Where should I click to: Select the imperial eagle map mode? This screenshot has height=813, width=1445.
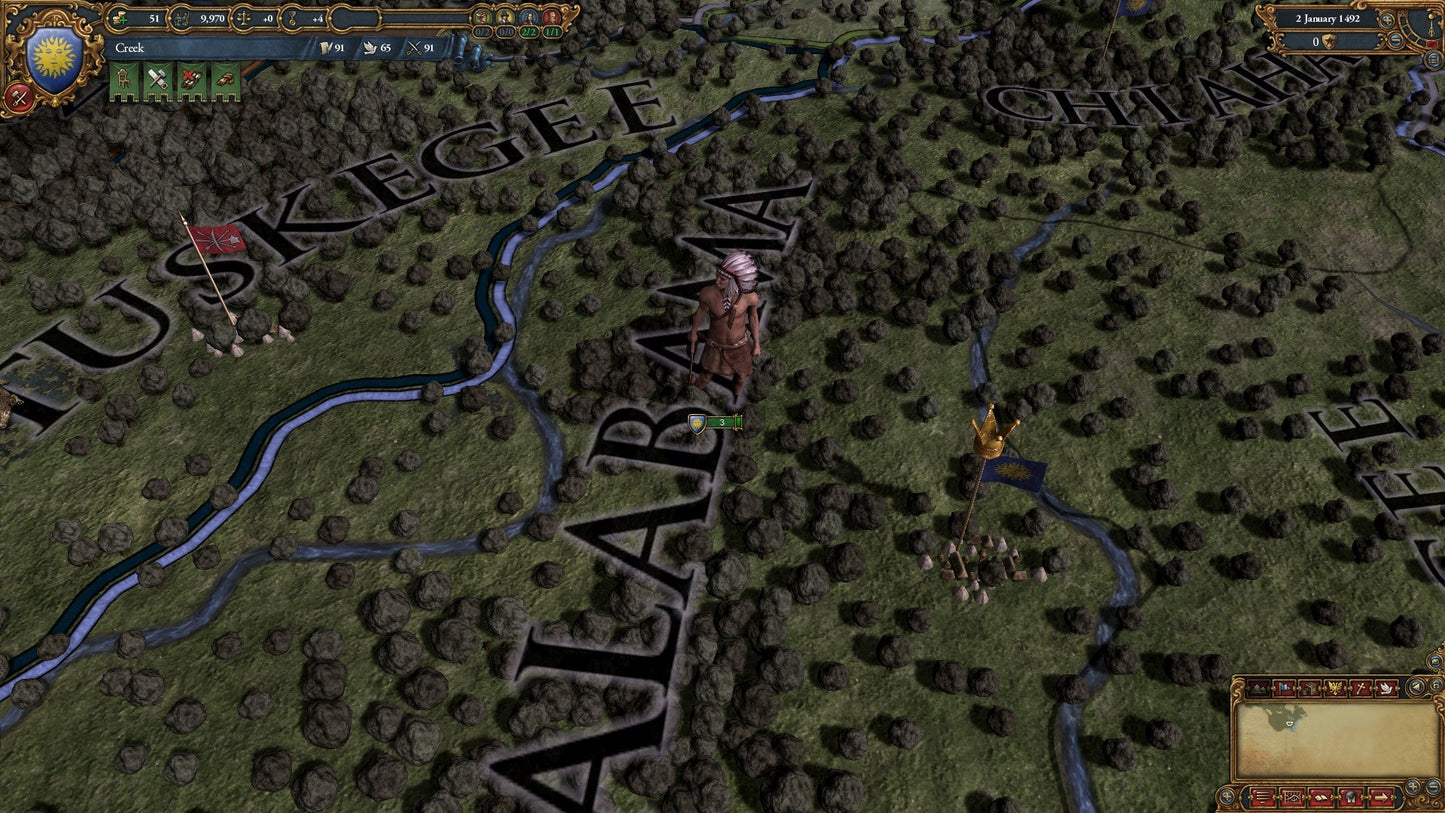pyautogui.click(x=1336, y=687)
